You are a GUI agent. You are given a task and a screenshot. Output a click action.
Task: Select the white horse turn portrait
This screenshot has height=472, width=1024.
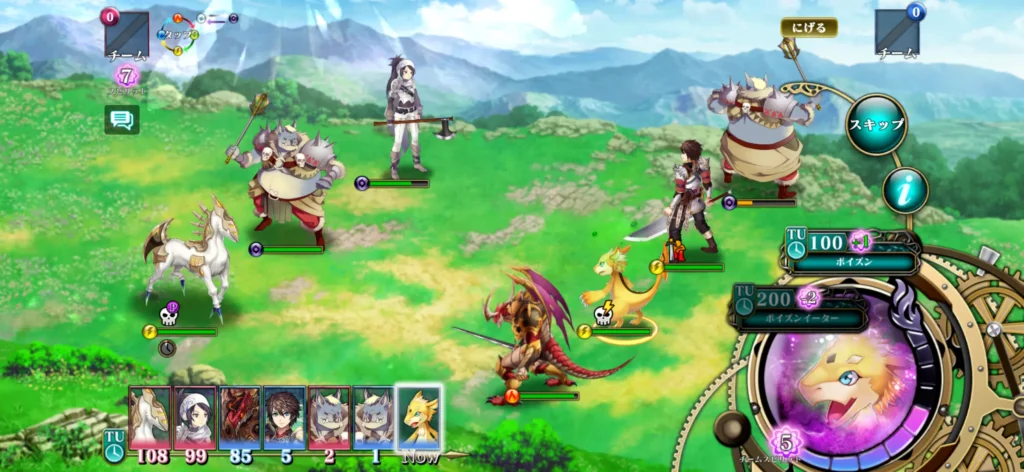[149, 417]
